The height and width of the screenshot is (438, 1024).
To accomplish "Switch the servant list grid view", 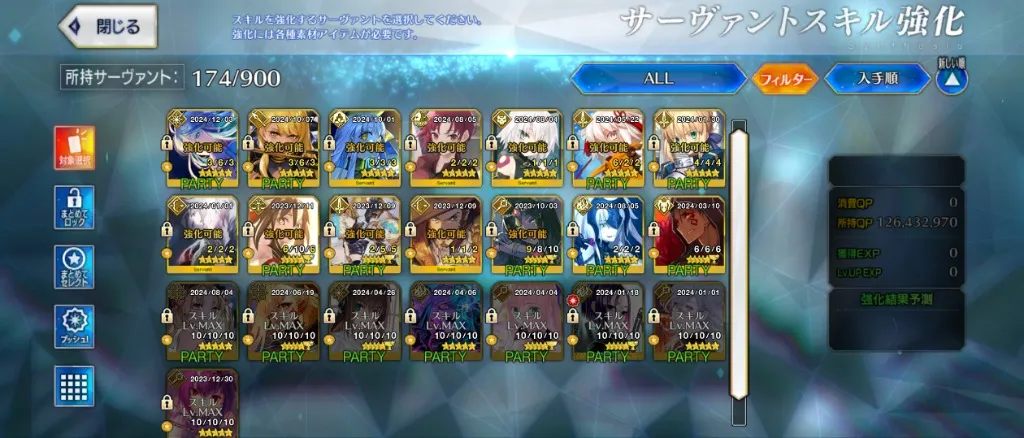I will click(x=74, y=386).
